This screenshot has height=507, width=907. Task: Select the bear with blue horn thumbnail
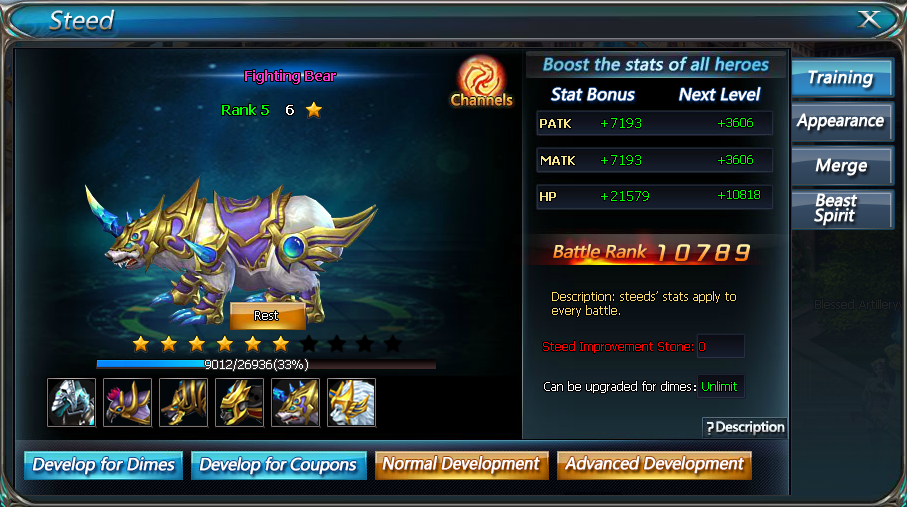click(x=295, y=402)
